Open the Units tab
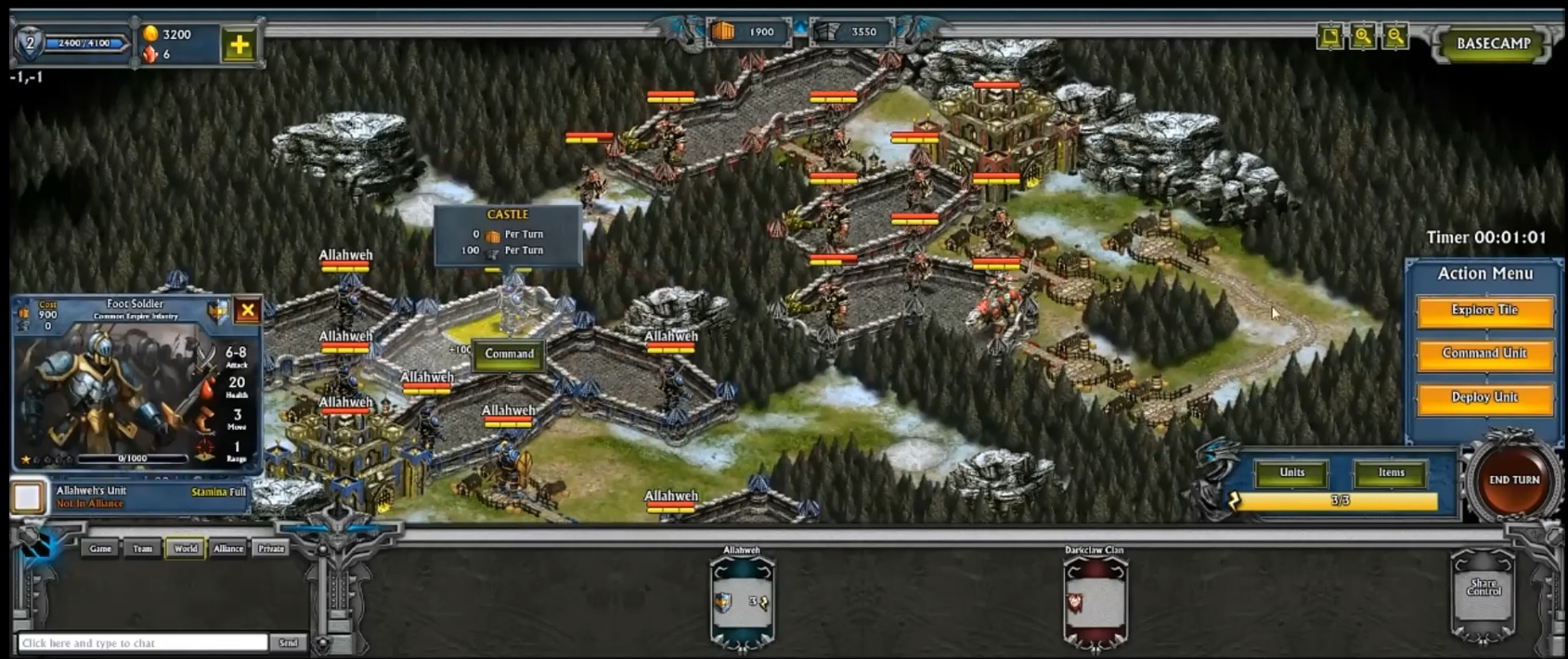This screenshot has height=659, width=1568. 1291,473
